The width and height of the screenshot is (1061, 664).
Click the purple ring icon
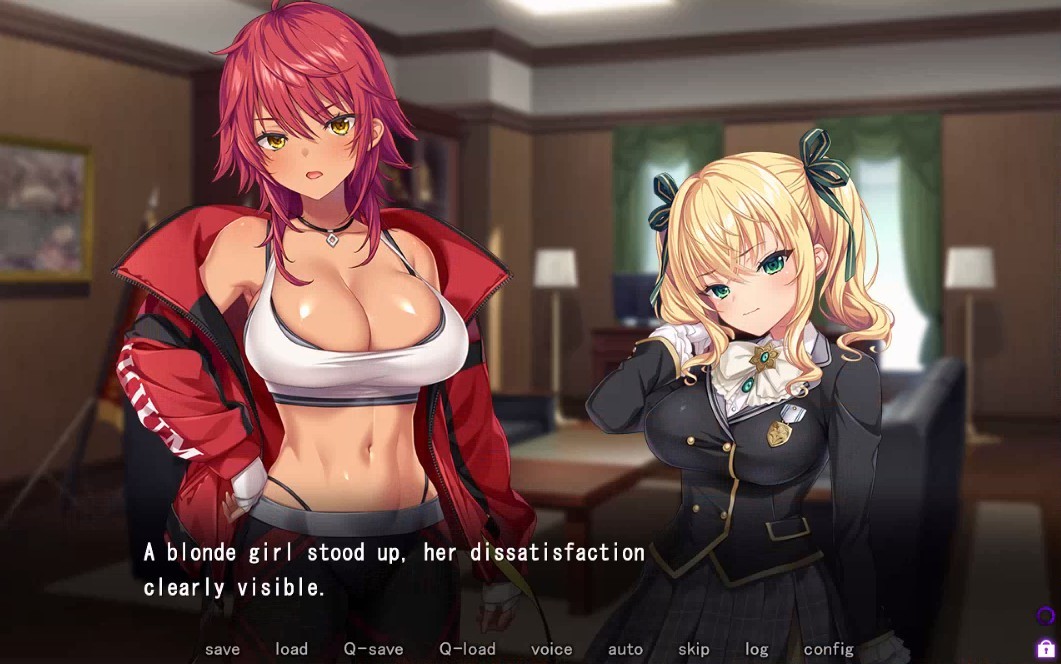tap(1045, 616)
